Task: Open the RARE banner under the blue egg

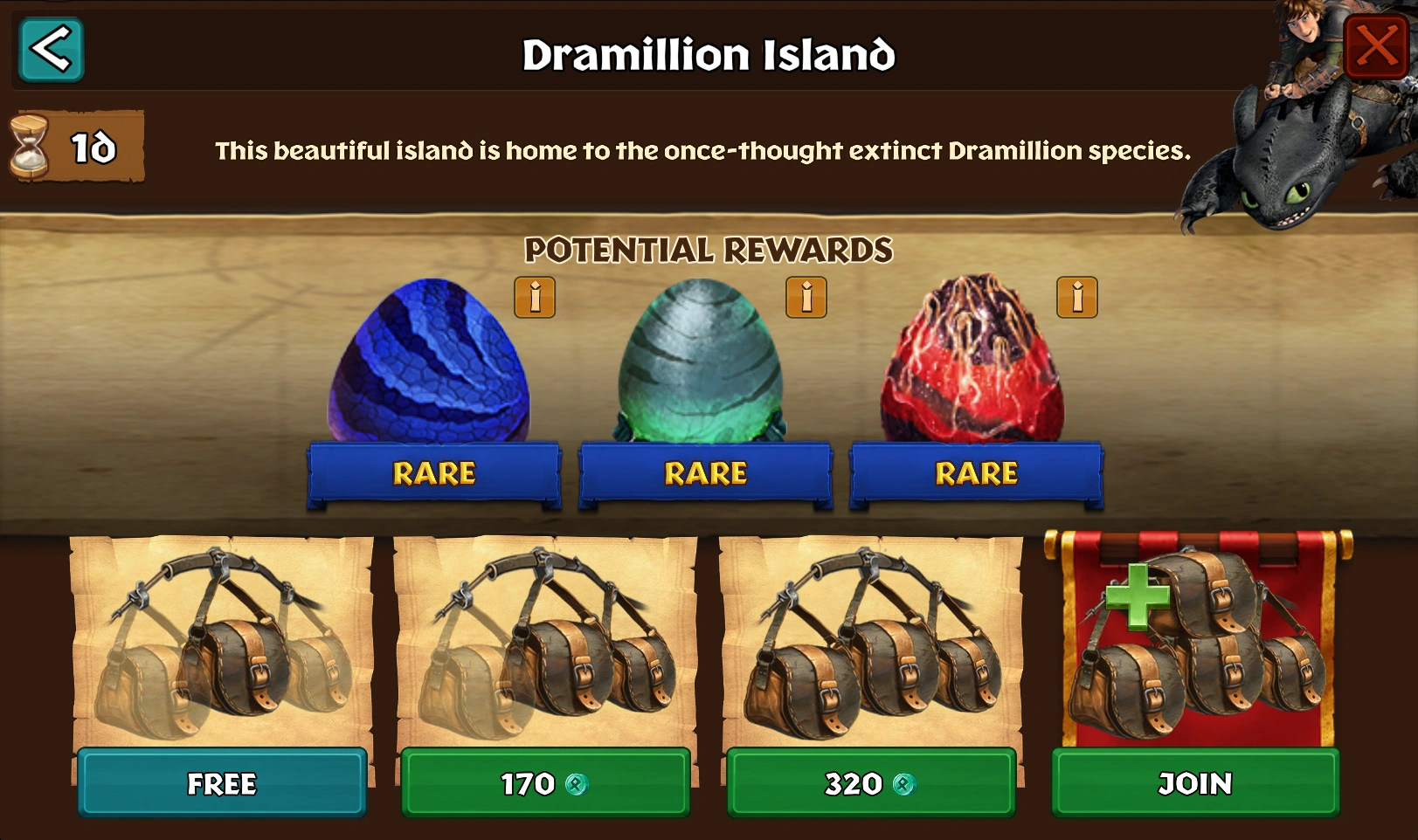Action: pos(434,473)
